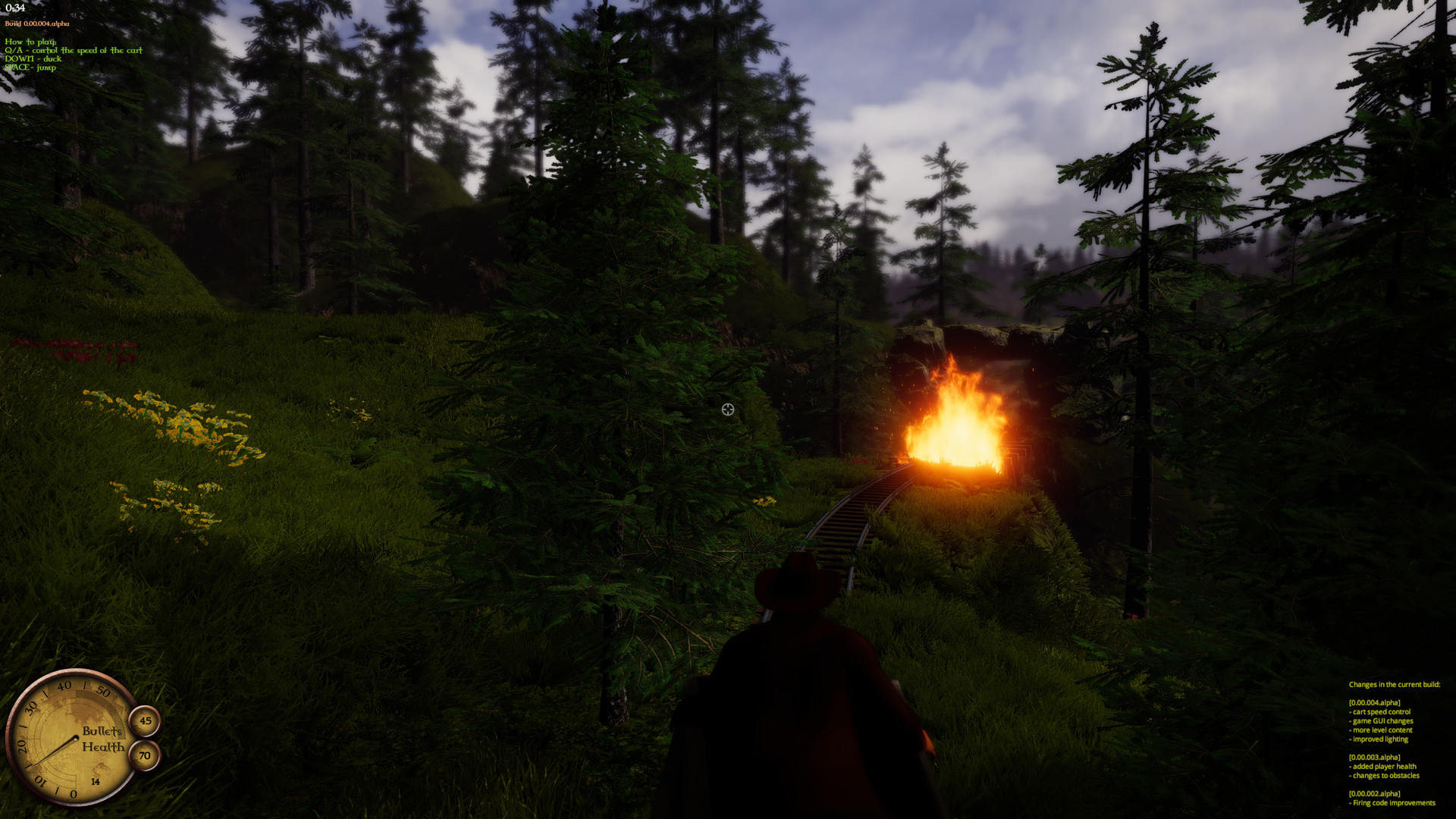Select the Health counter showing 70
Screen dimensions: 1456x819
[x=144, y=755]
